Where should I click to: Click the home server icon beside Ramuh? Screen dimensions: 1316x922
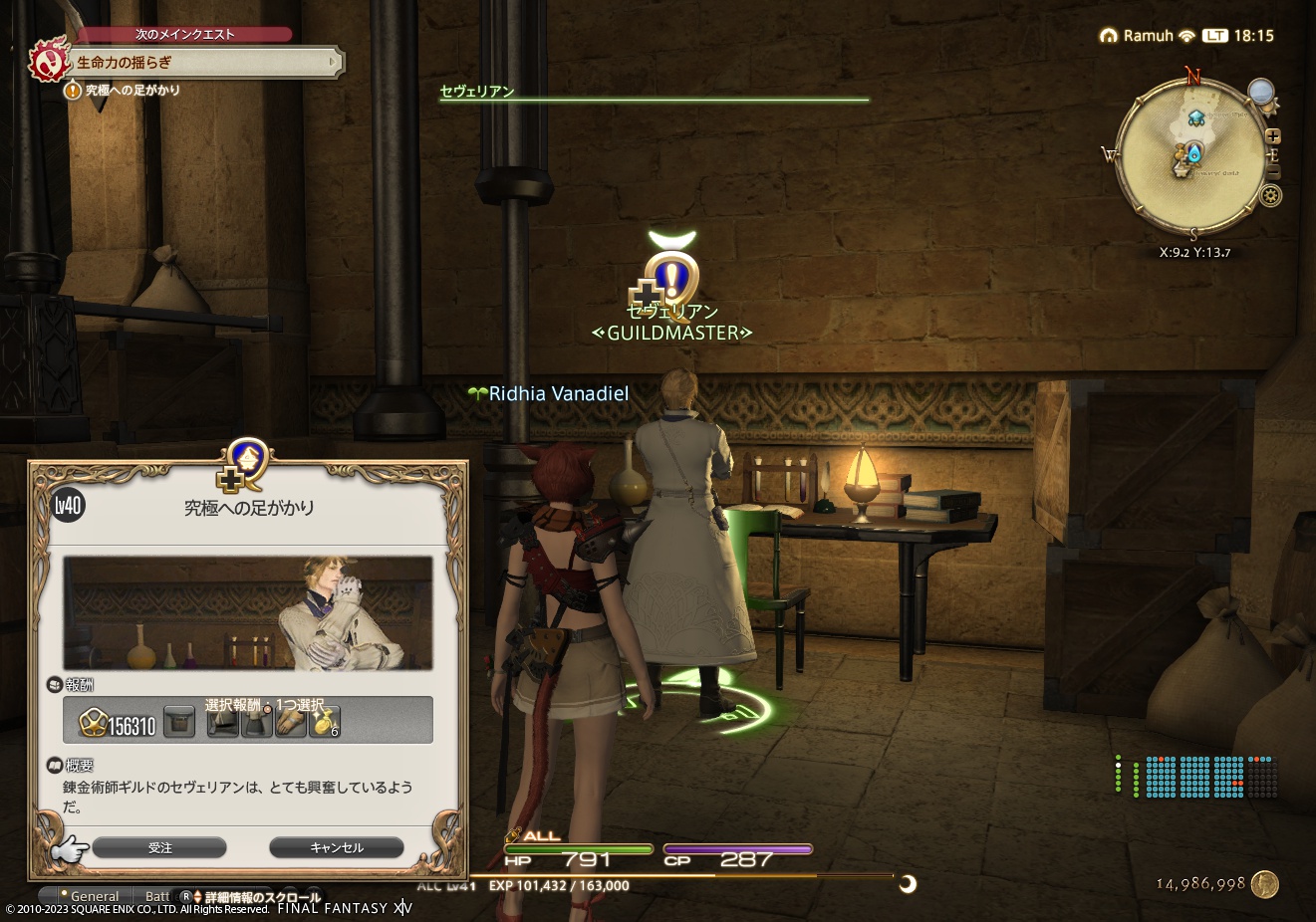1108,34
